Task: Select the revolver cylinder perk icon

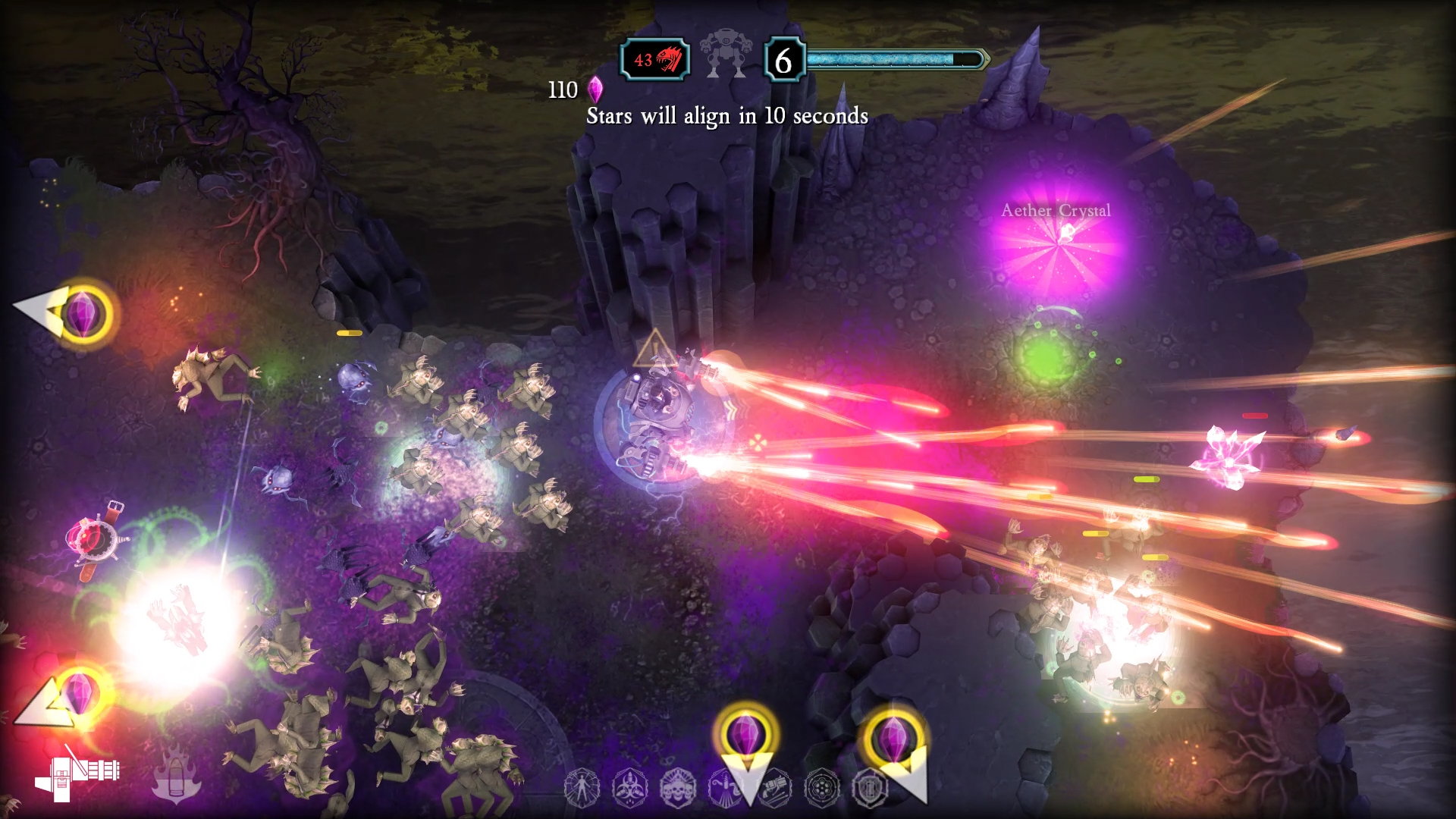Action: [x=821, y=789]
